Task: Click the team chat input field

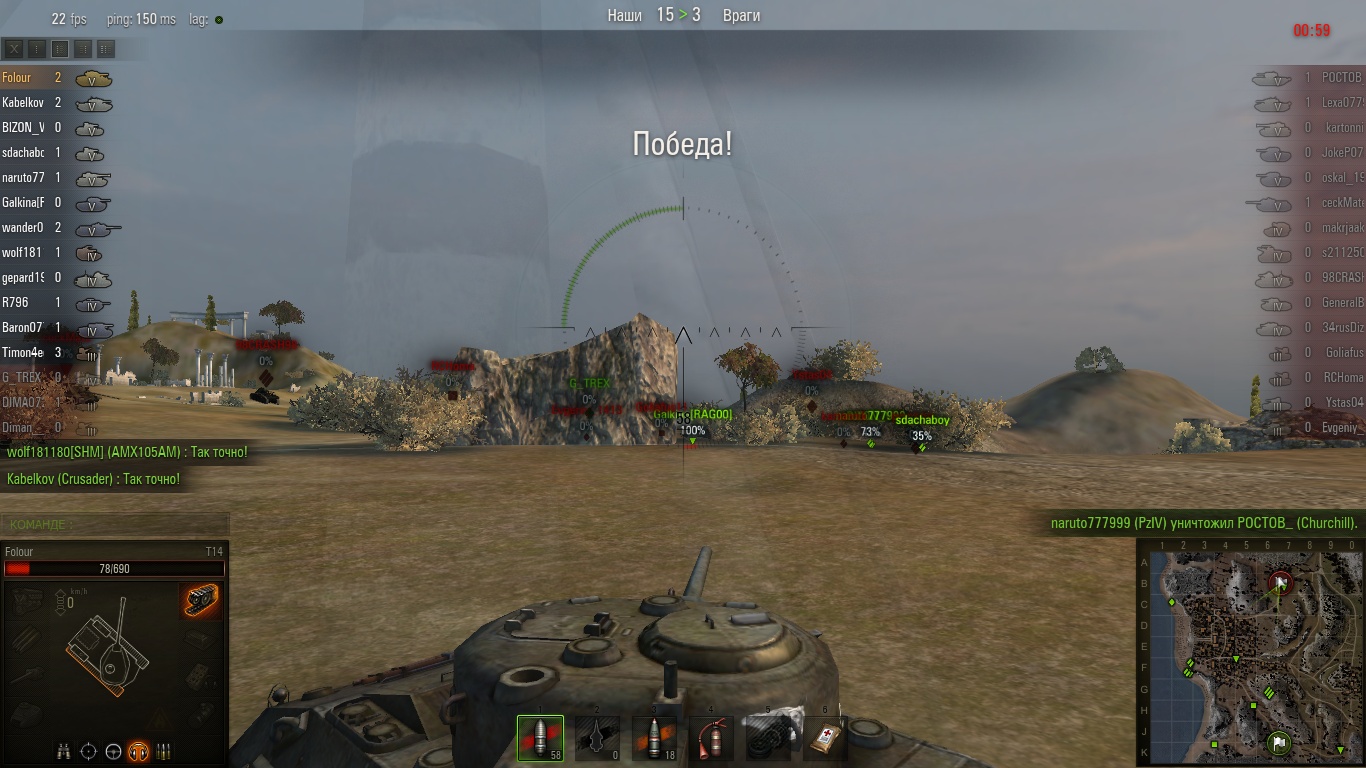Action: [115, 524]
